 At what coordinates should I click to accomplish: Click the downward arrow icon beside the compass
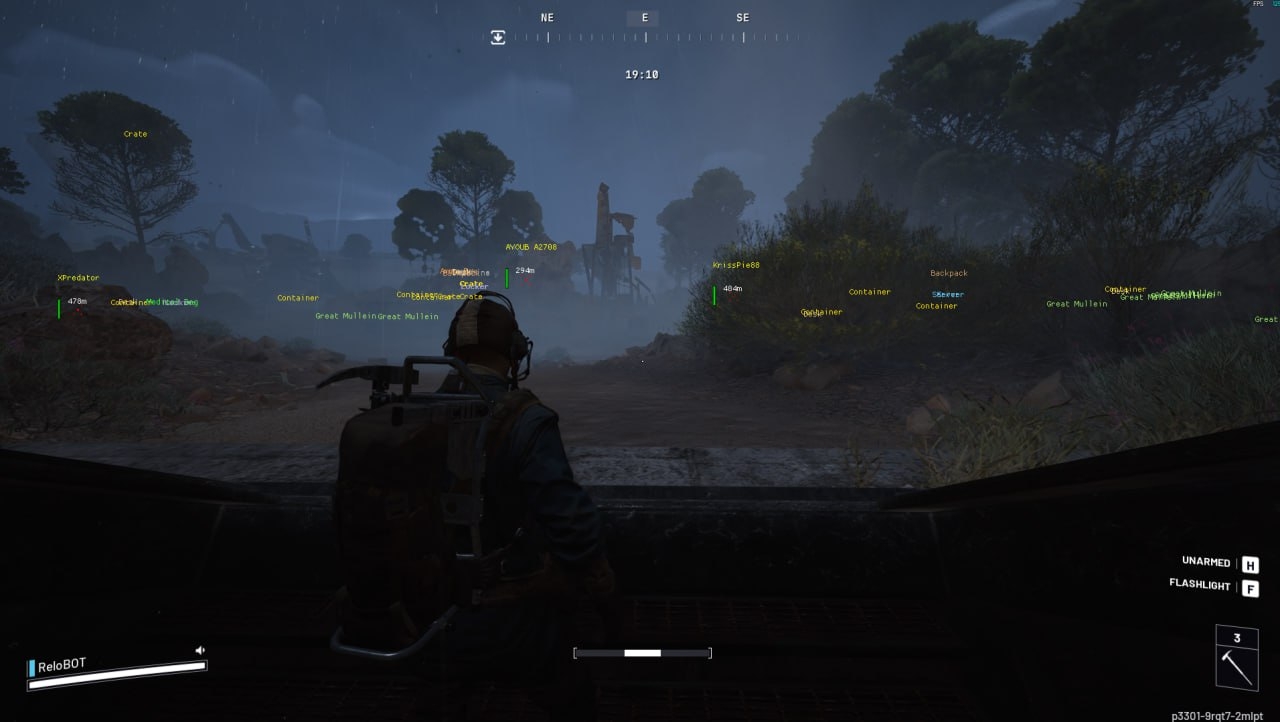(498, 37)
